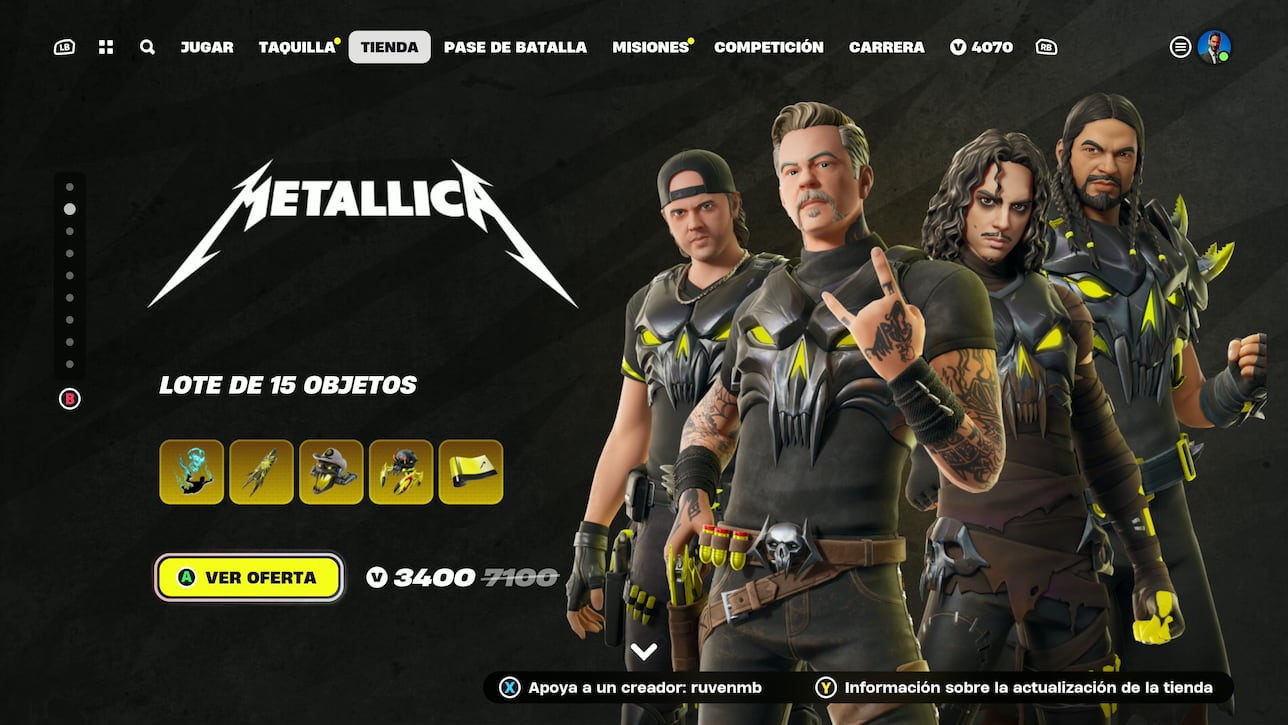Open the player profile avatar
1288x725 pixels.
pyautogui.click(x=1215, y=46)
